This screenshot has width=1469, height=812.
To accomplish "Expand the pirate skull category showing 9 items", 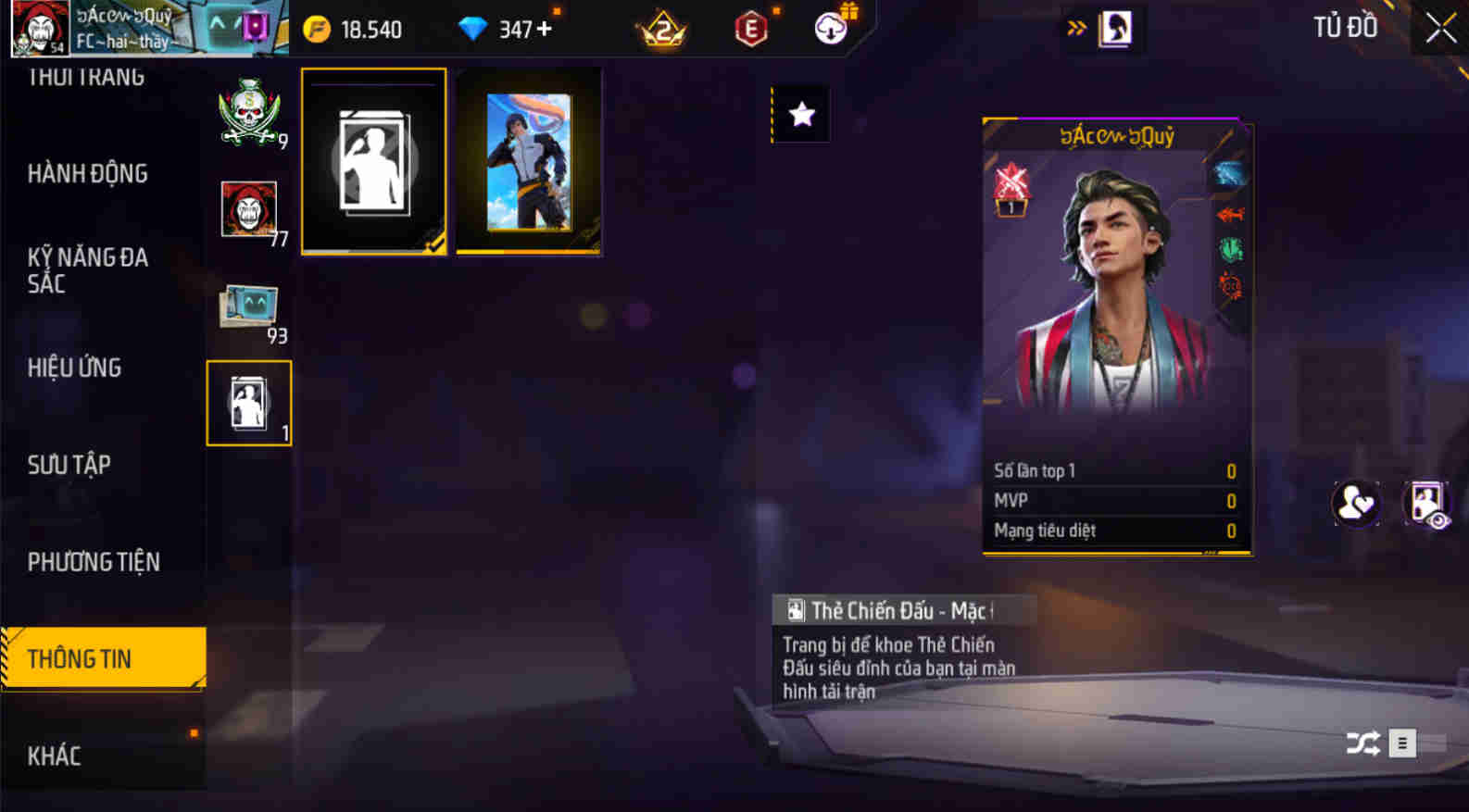I will pyautogui.click(x=248, y=116).
